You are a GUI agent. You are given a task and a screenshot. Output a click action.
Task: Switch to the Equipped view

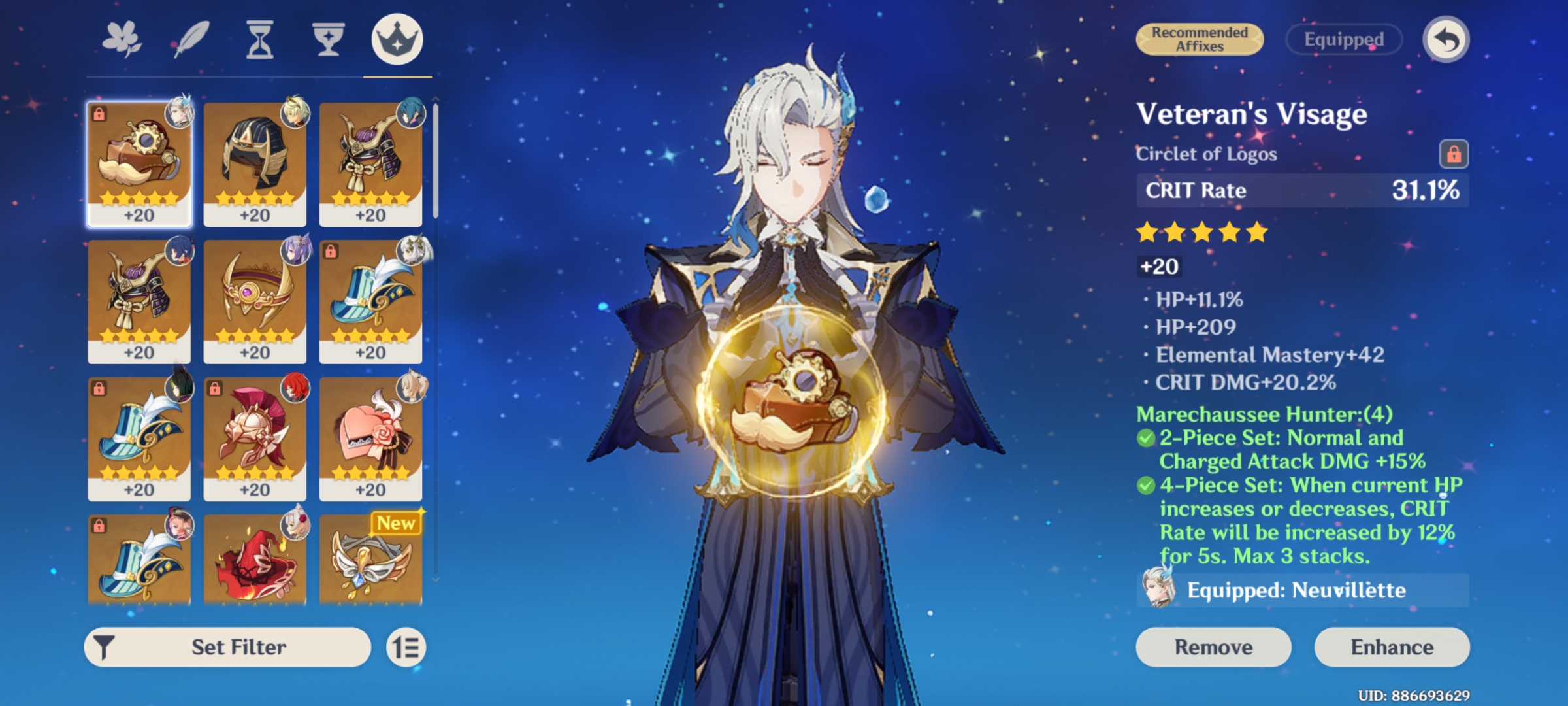[x=1343, y=39]
